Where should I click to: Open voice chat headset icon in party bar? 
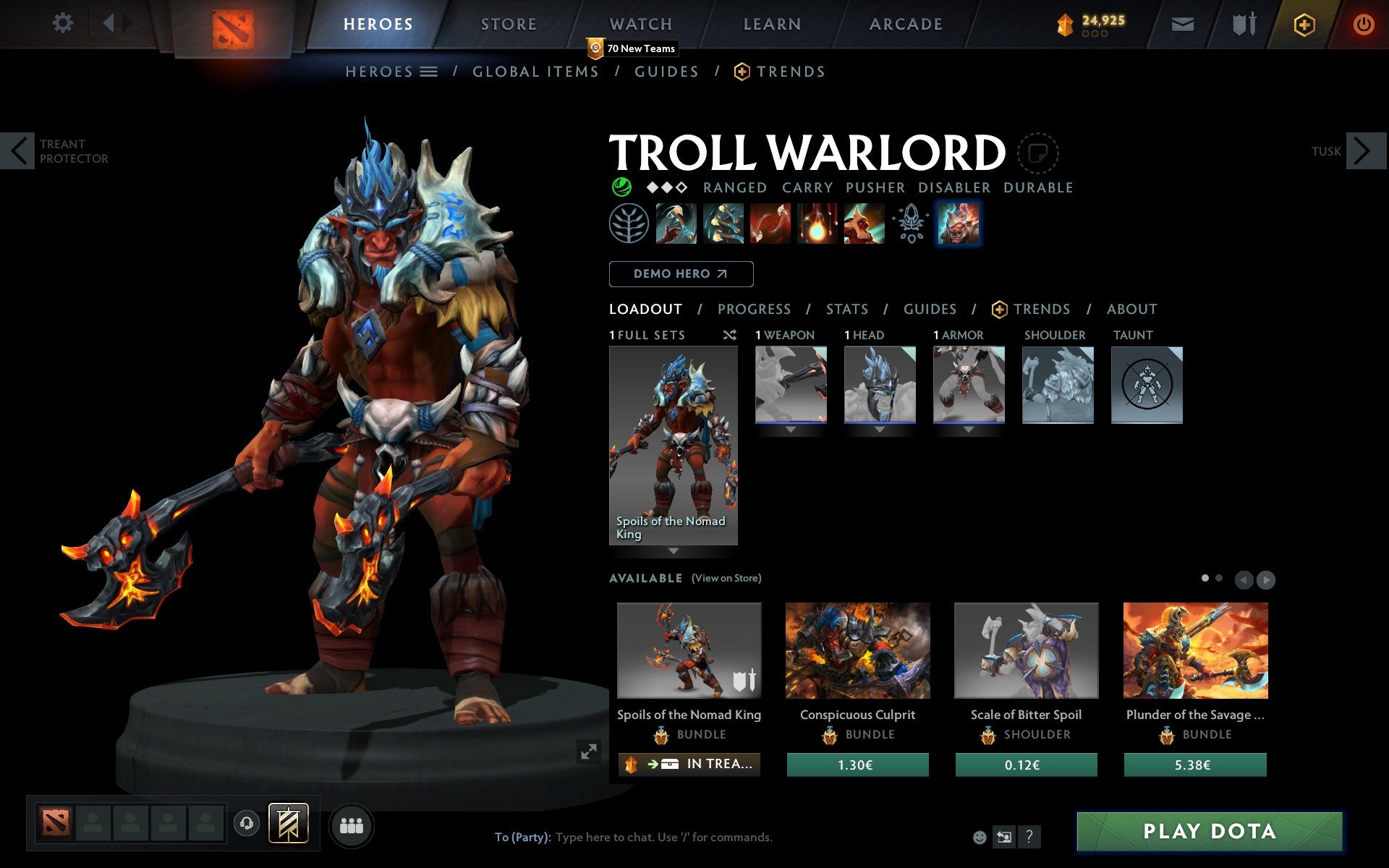[247, 822]
